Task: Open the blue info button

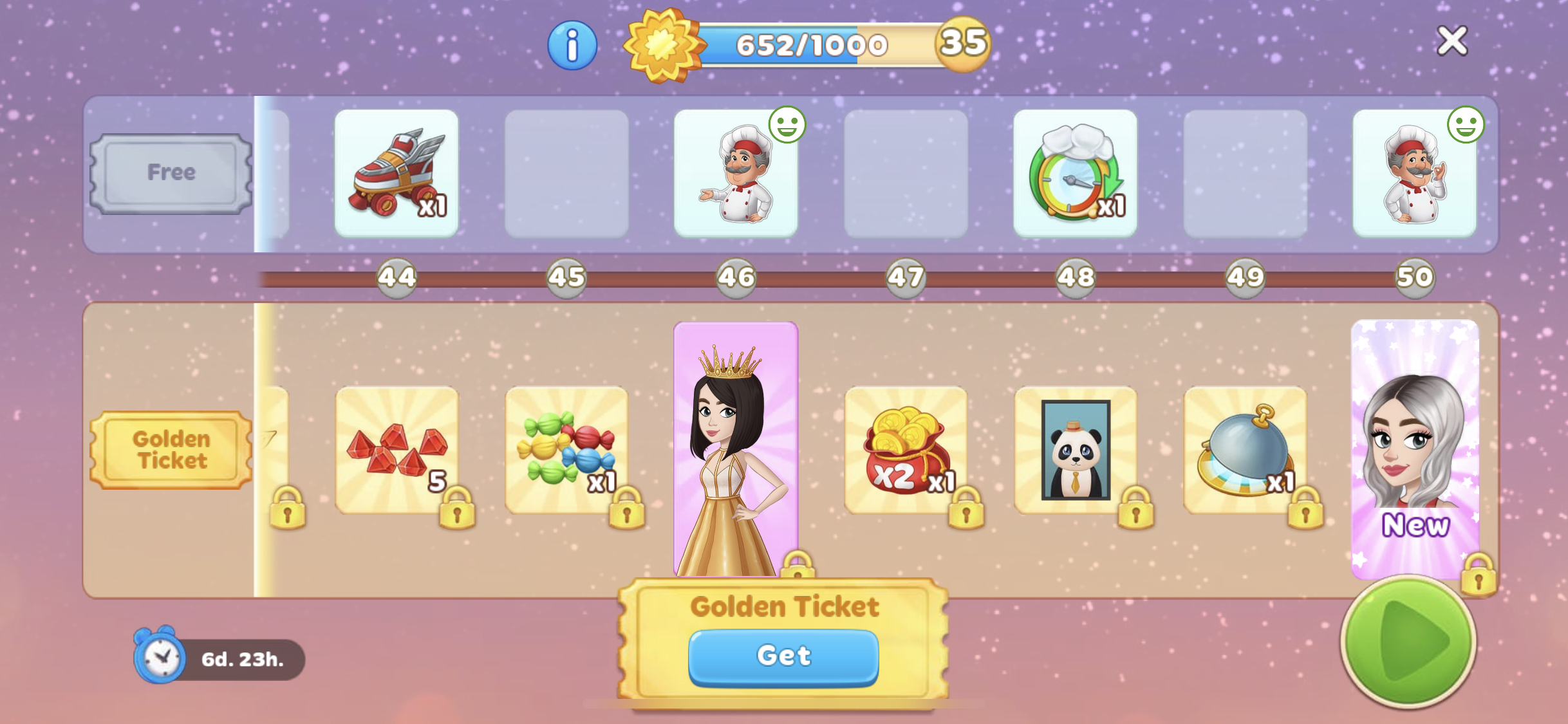Action: click(x=572, y=46)
